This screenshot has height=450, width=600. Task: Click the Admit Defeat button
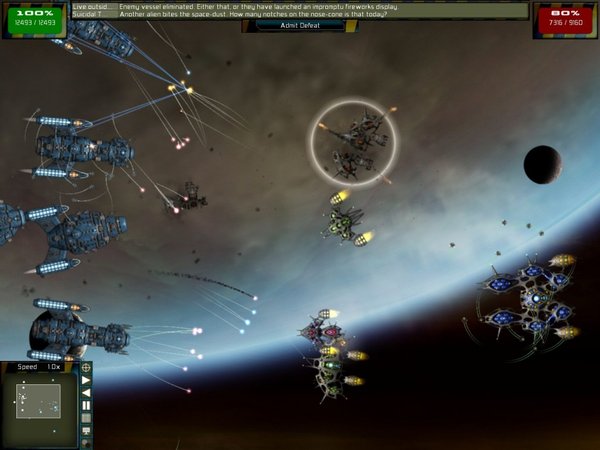(x=299, y=25)
